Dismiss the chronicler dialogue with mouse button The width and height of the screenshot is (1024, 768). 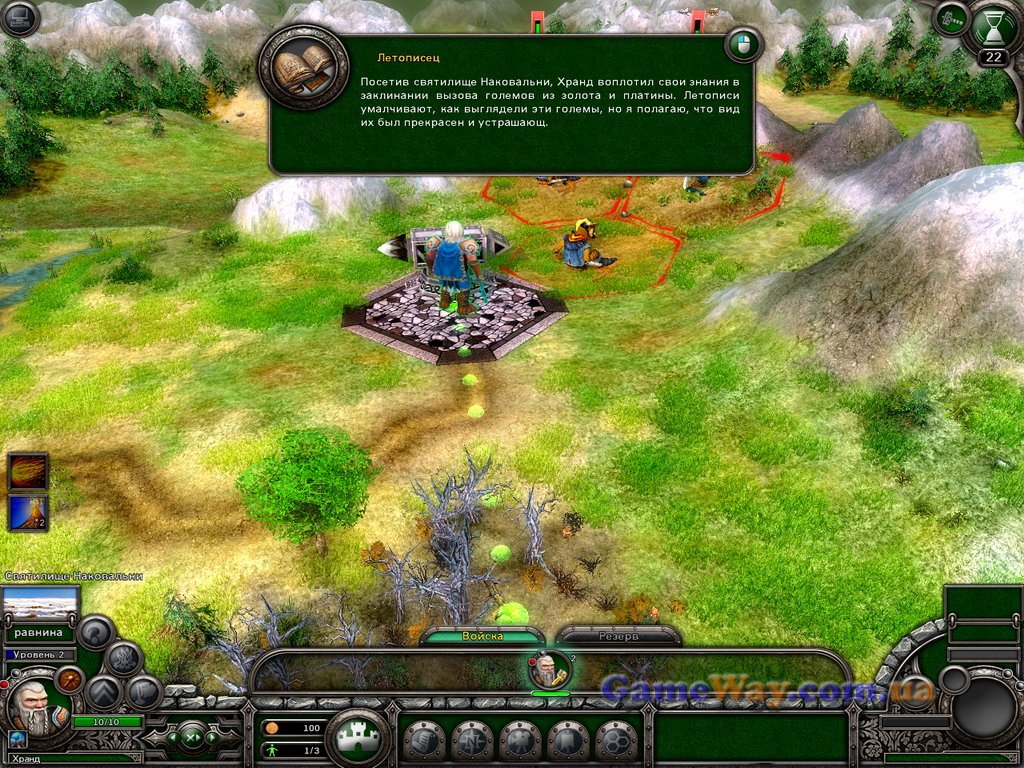pyautogui.click(x=743, y=45)
